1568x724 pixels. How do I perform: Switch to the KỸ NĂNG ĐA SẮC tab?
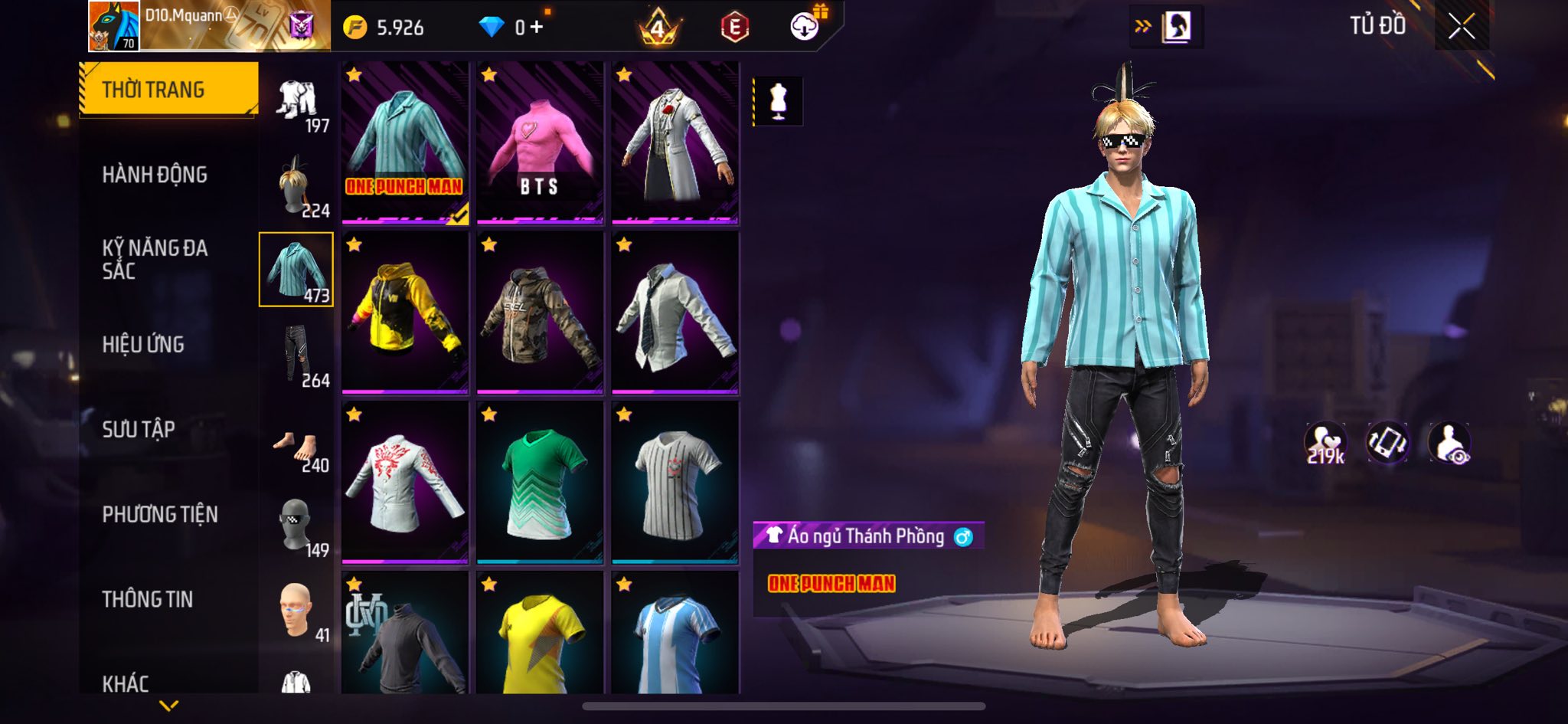click(155, 259)
